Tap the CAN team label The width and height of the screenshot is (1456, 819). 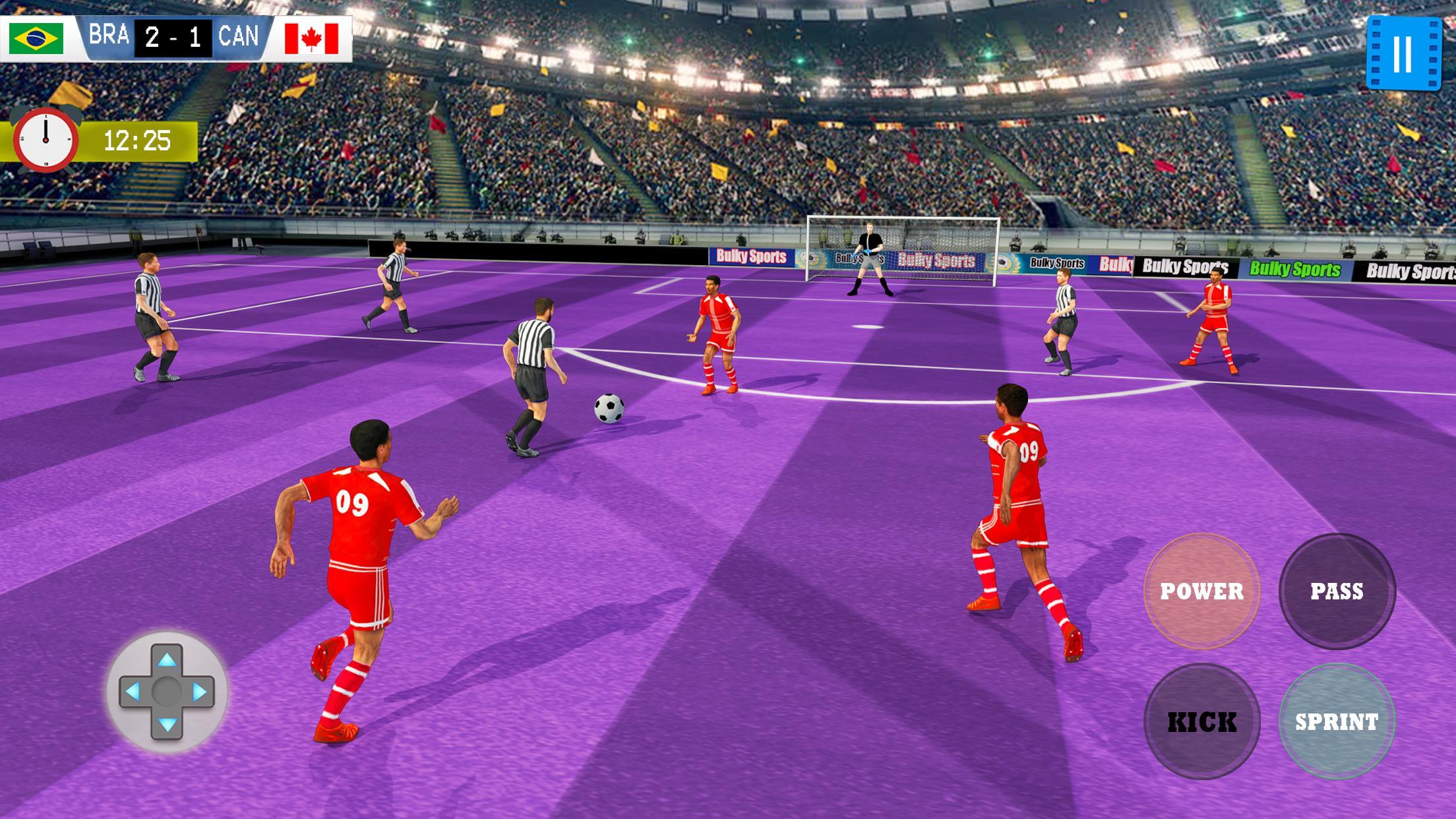tap(241, 38)
